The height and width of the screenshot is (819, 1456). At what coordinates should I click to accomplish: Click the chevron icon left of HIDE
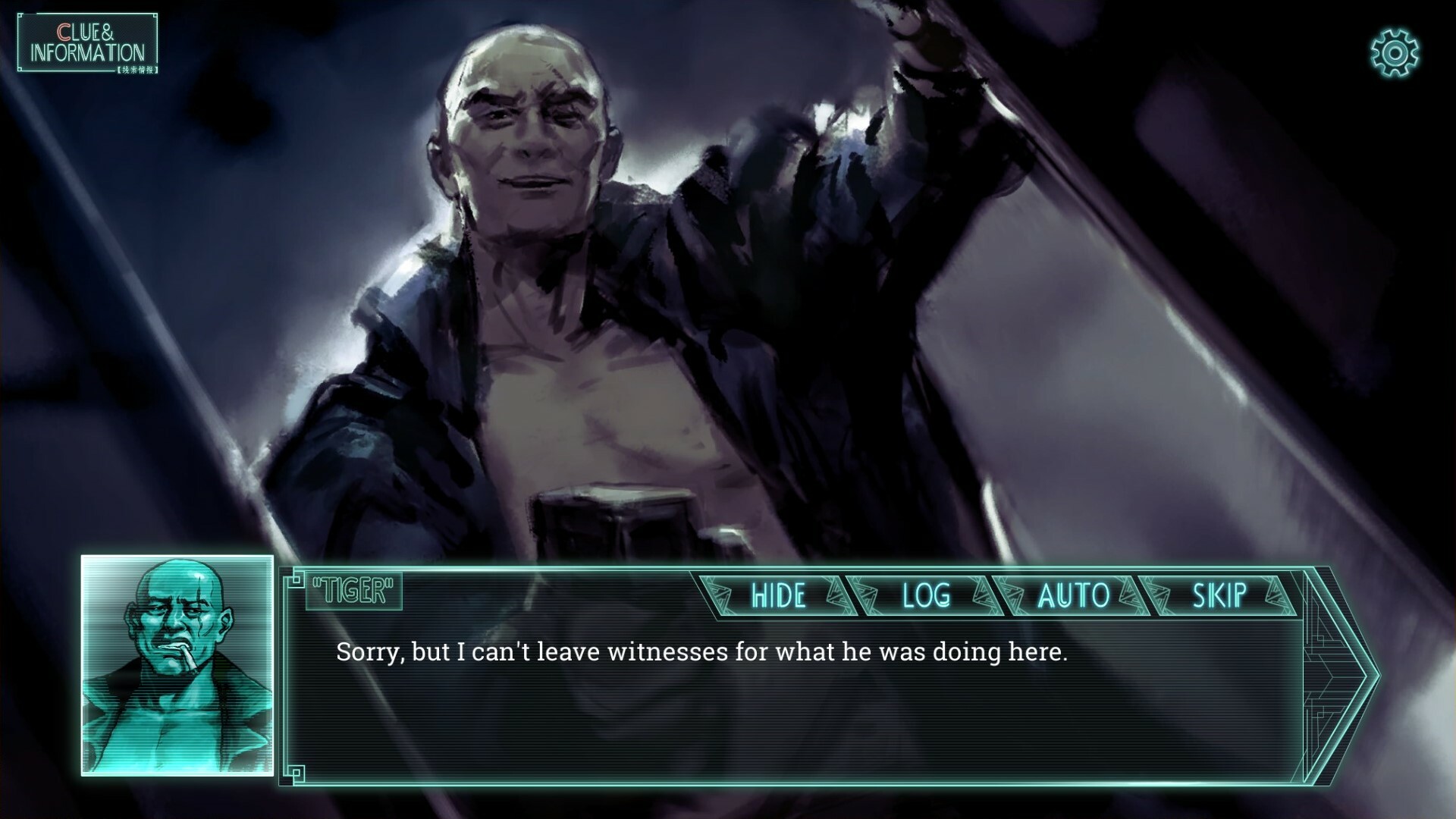click(x=718, y=596)
